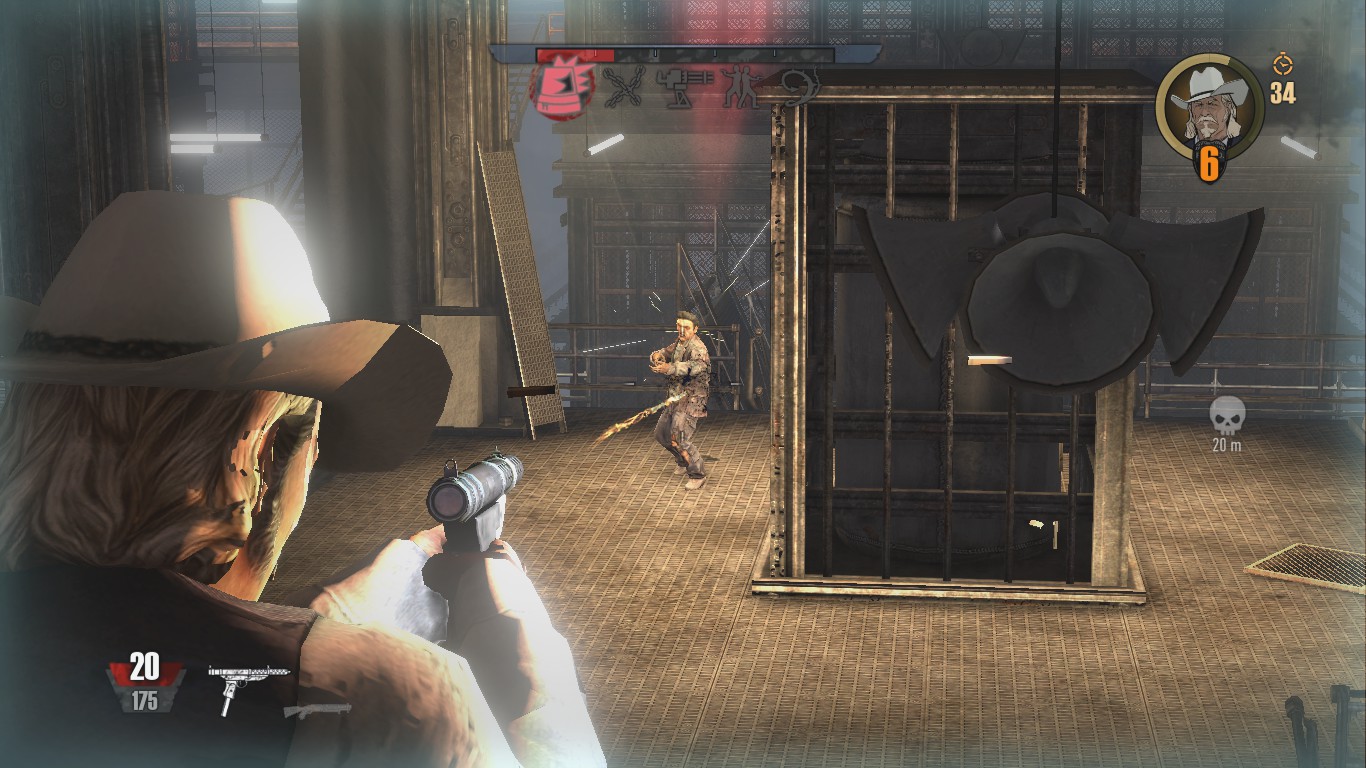
Task: Click the crossed chains ability icon
Action: tap(625, 89)
